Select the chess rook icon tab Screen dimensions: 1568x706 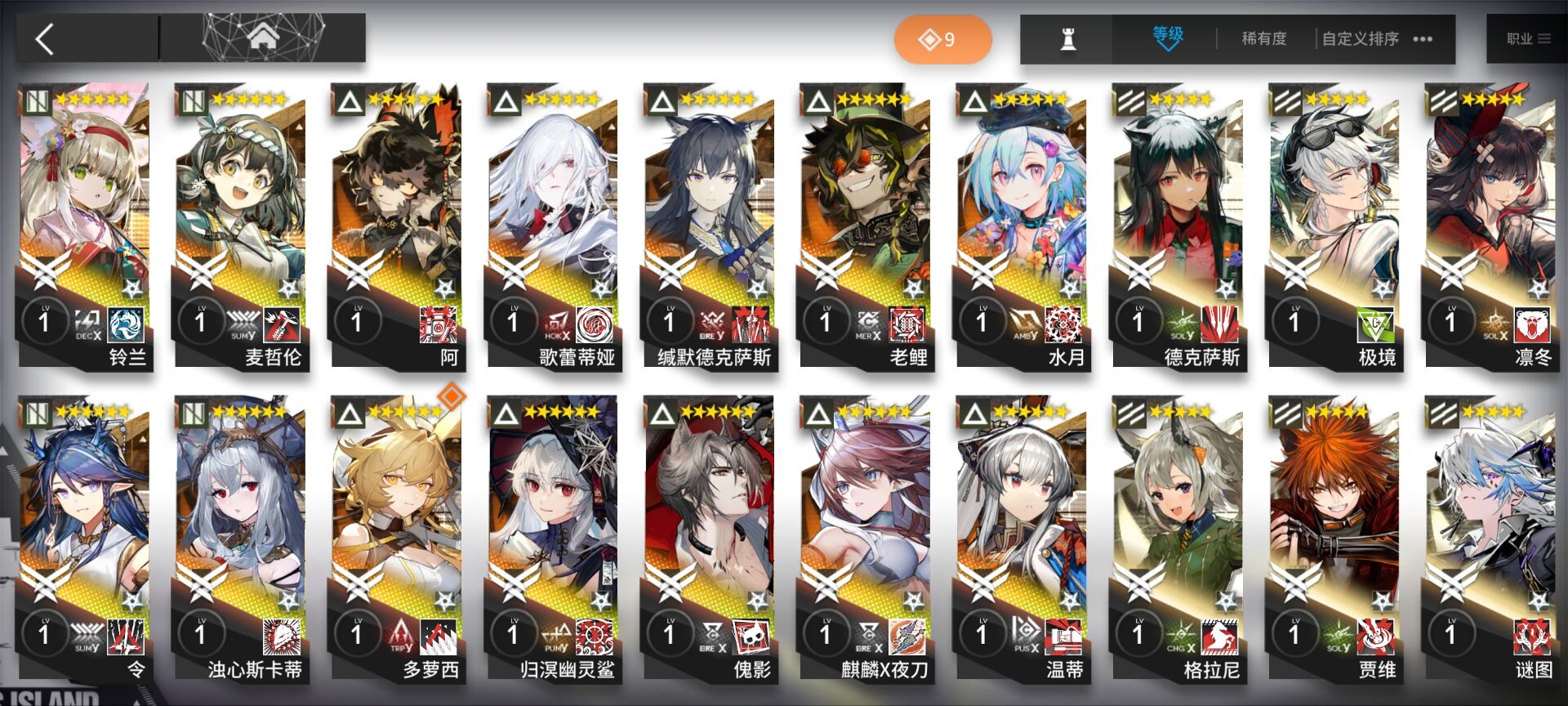point(1067,38)
